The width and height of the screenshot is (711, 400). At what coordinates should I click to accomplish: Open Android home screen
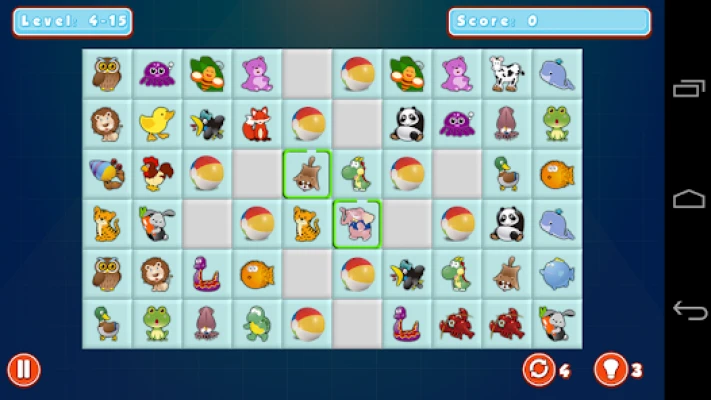(689, 200)
